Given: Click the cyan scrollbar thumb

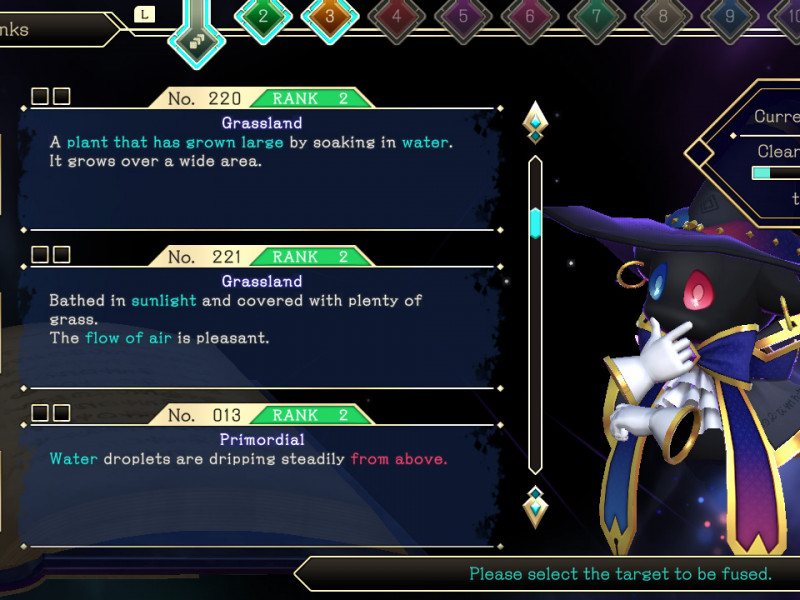Looking at the screenshot, I should tap(535, 222).
